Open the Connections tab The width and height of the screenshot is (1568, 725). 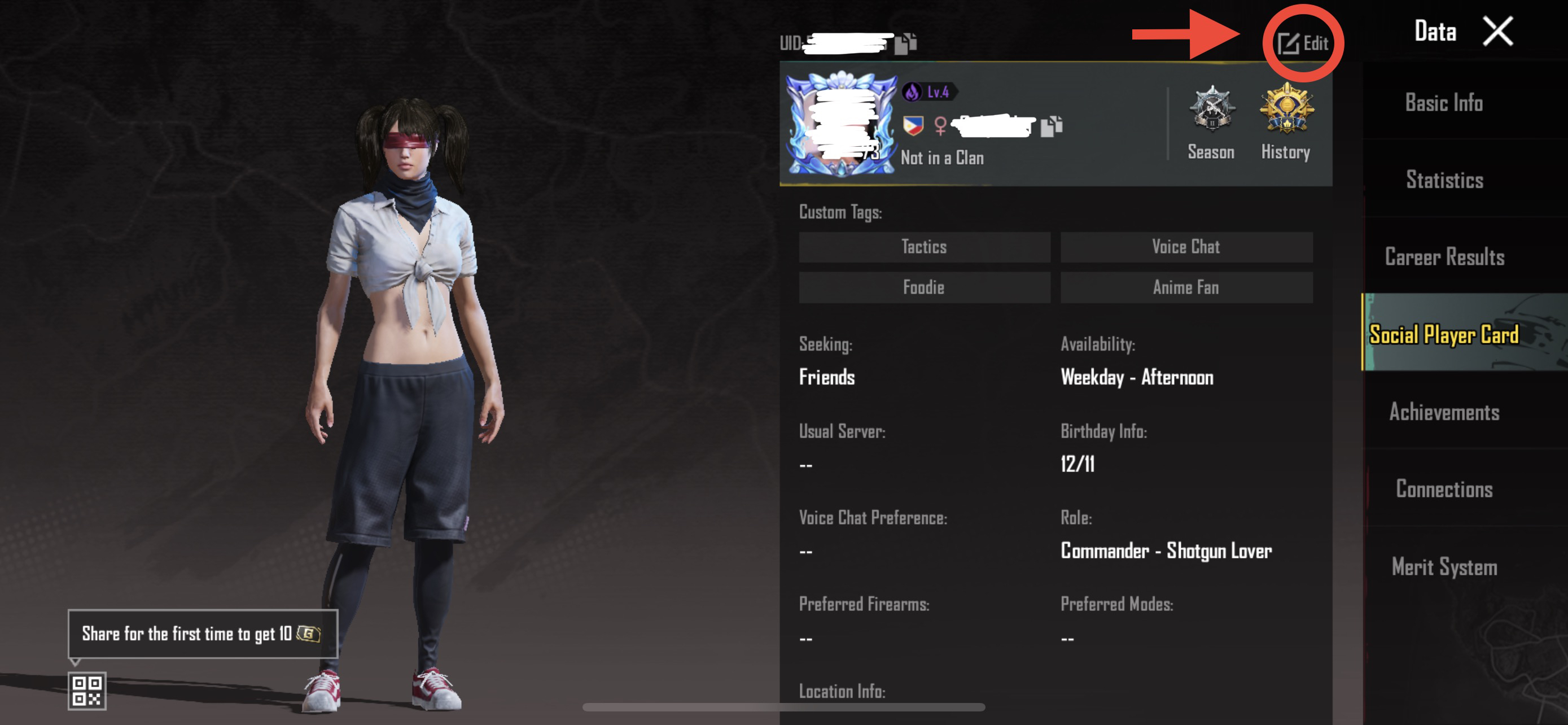1444,490
